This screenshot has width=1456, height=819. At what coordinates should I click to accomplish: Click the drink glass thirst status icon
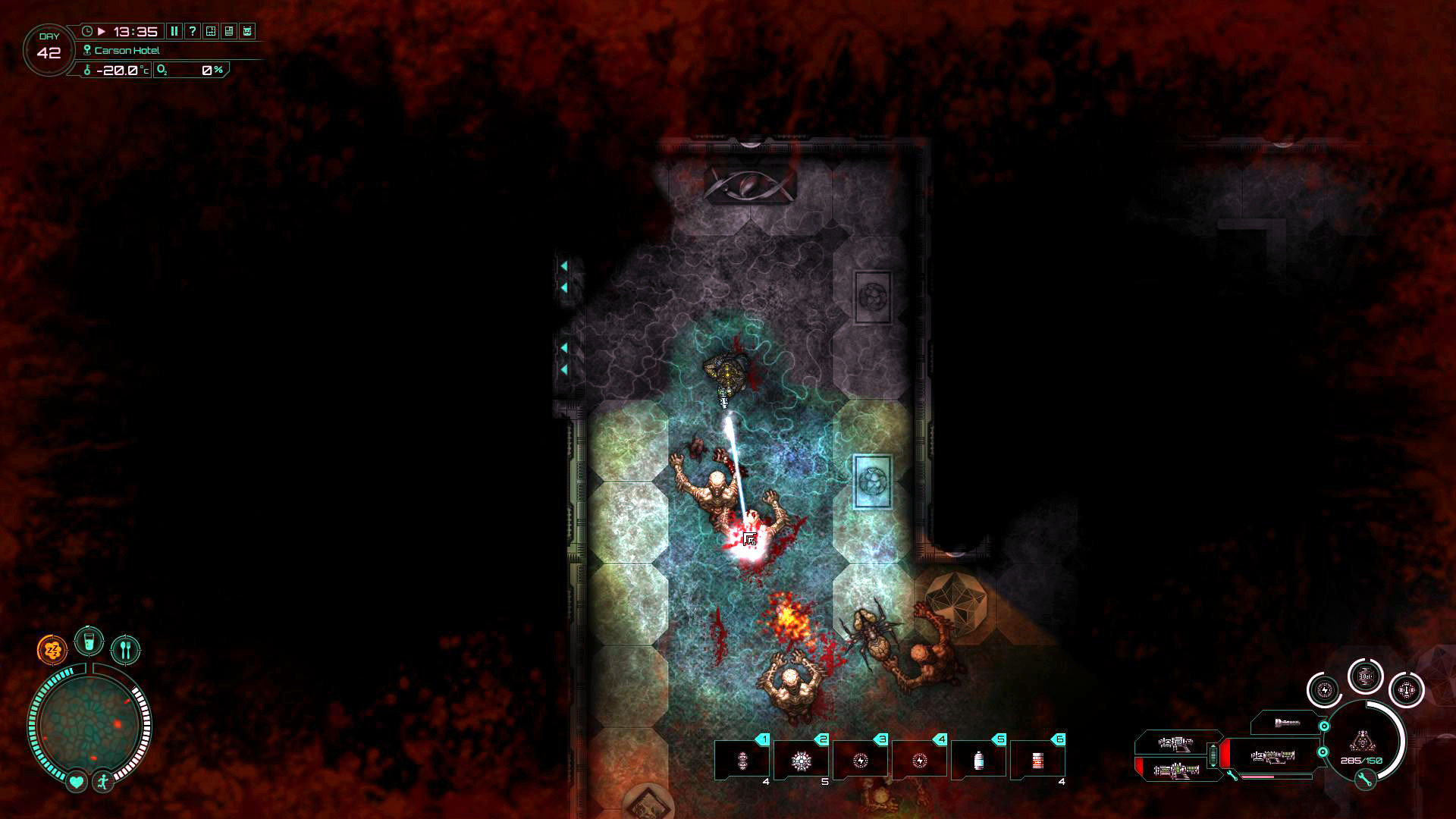pos(89,640)
